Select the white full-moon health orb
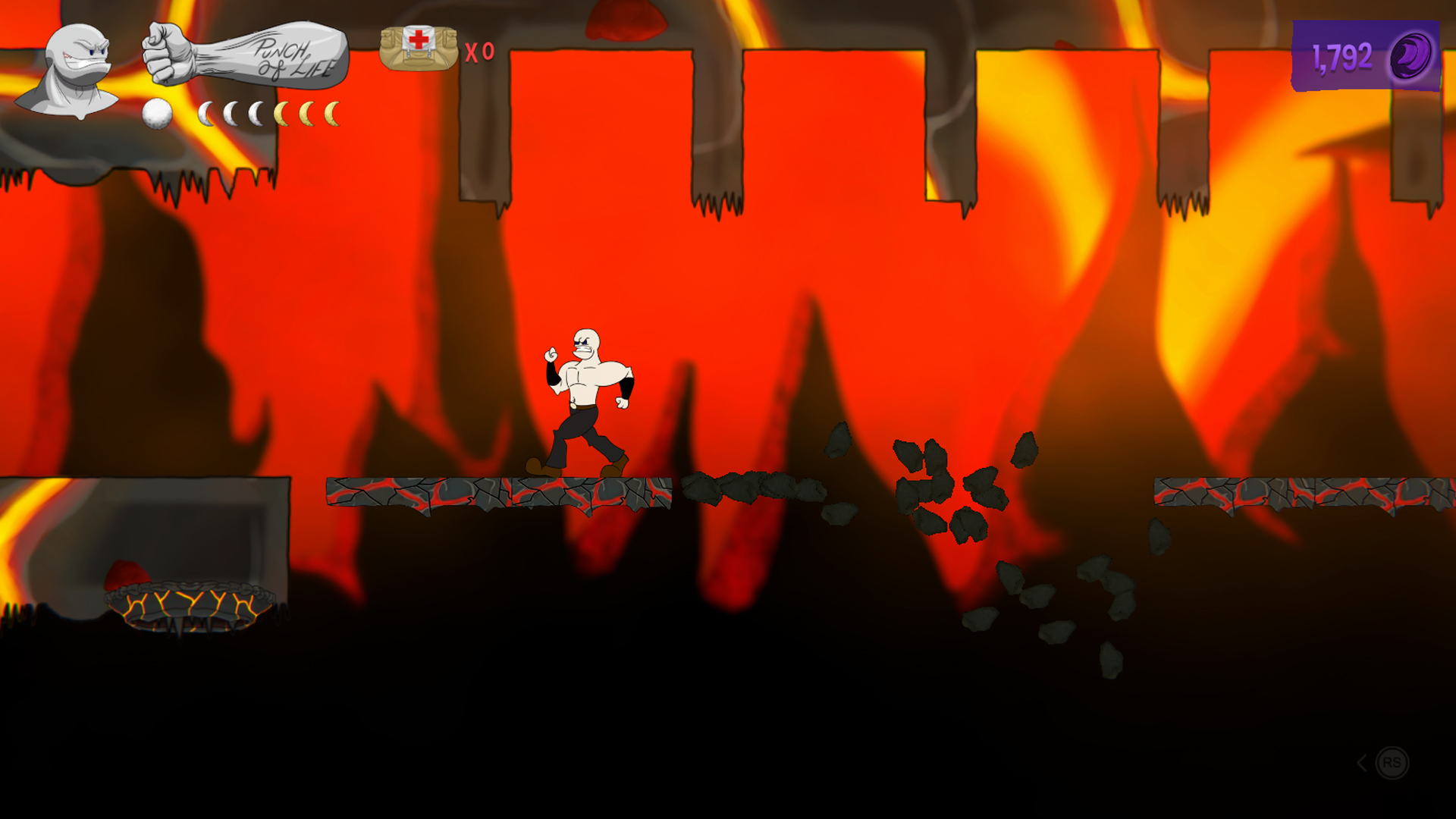Viewport: 1456px width, 819px height. pos(155,114)
